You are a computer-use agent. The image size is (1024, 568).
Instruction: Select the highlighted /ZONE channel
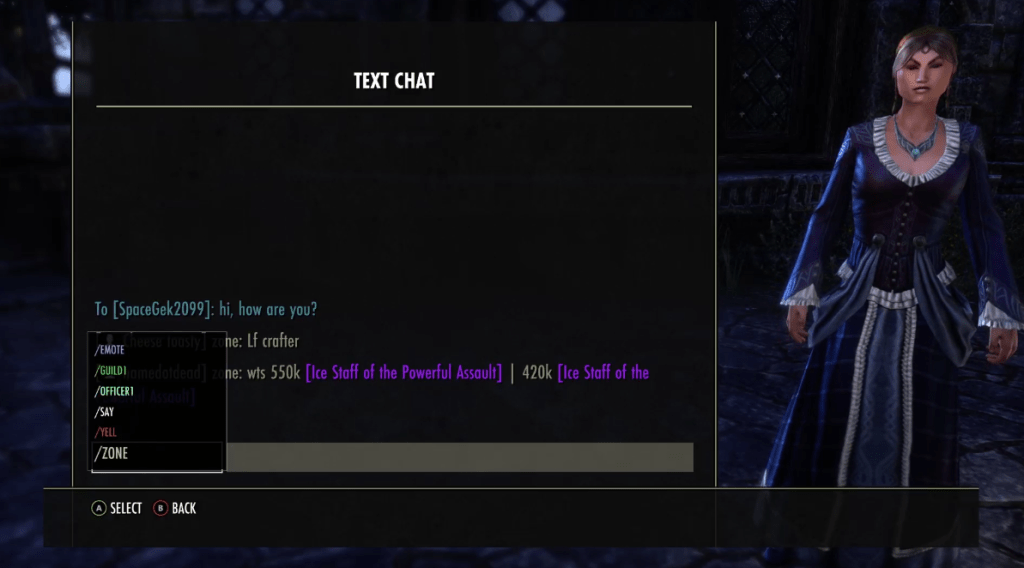tap(112, 454)
